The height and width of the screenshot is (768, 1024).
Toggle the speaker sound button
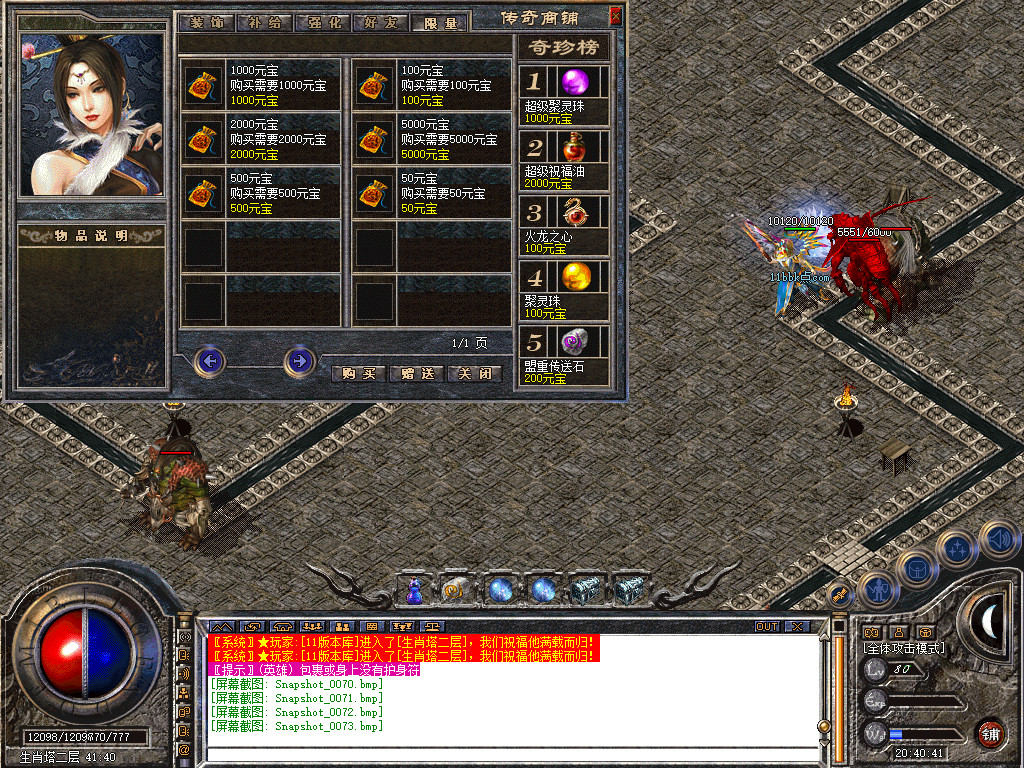coord(999,540)
